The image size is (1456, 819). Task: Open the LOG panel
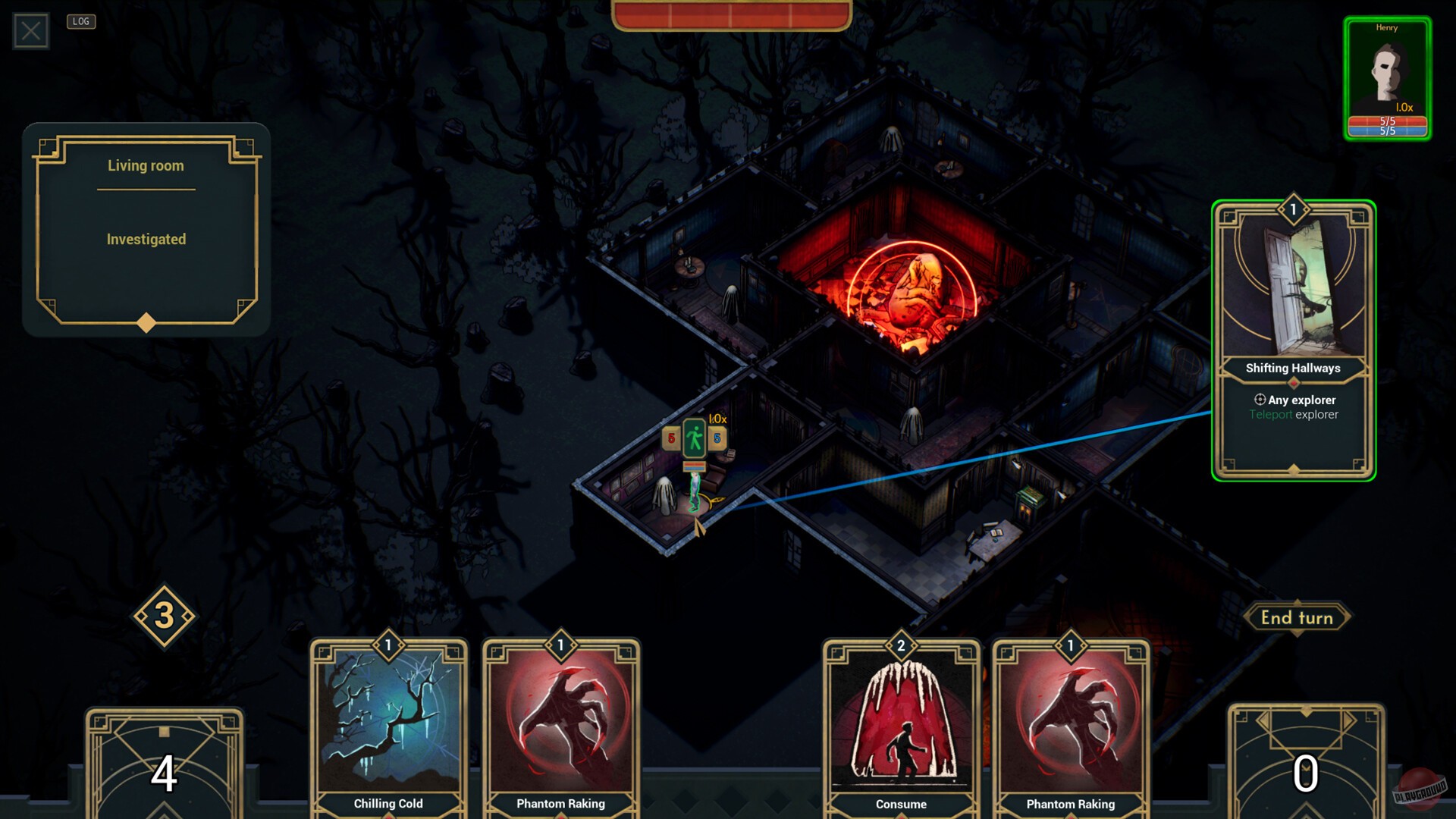(x=82, y=21)
